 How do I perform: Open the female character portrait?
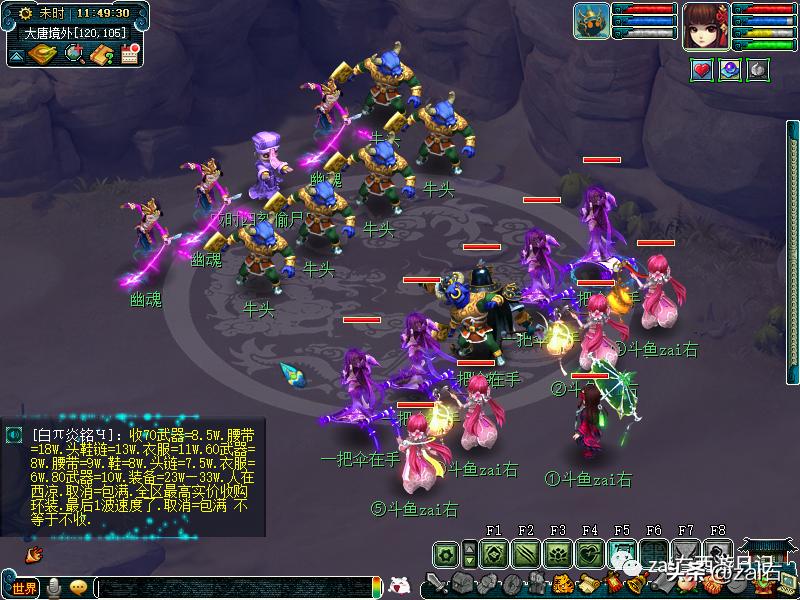click(707, 25)
